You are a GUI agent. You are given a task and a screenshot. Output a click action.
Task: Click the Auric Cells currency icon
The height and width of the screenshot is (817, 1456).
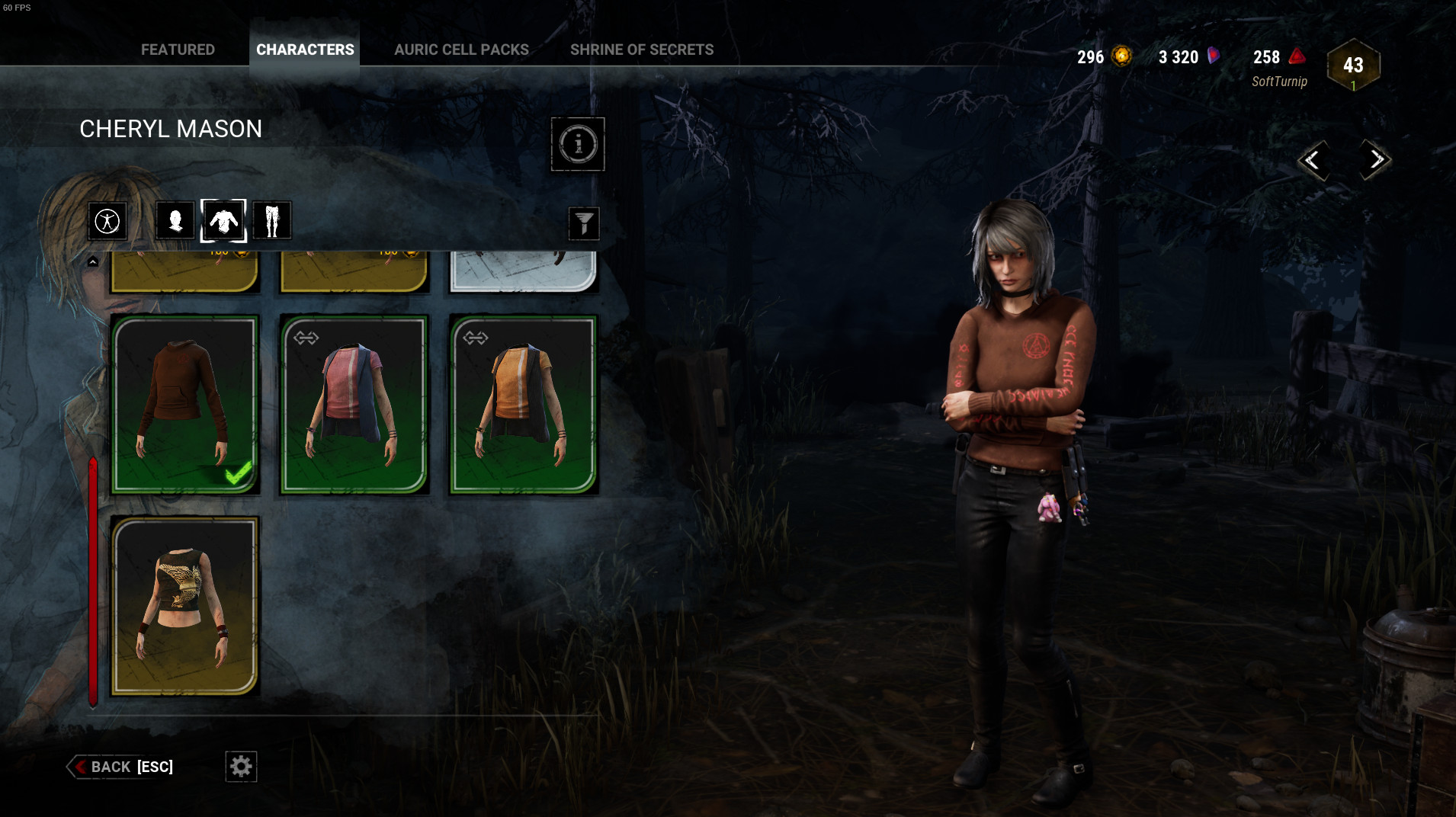point(1121,56)
